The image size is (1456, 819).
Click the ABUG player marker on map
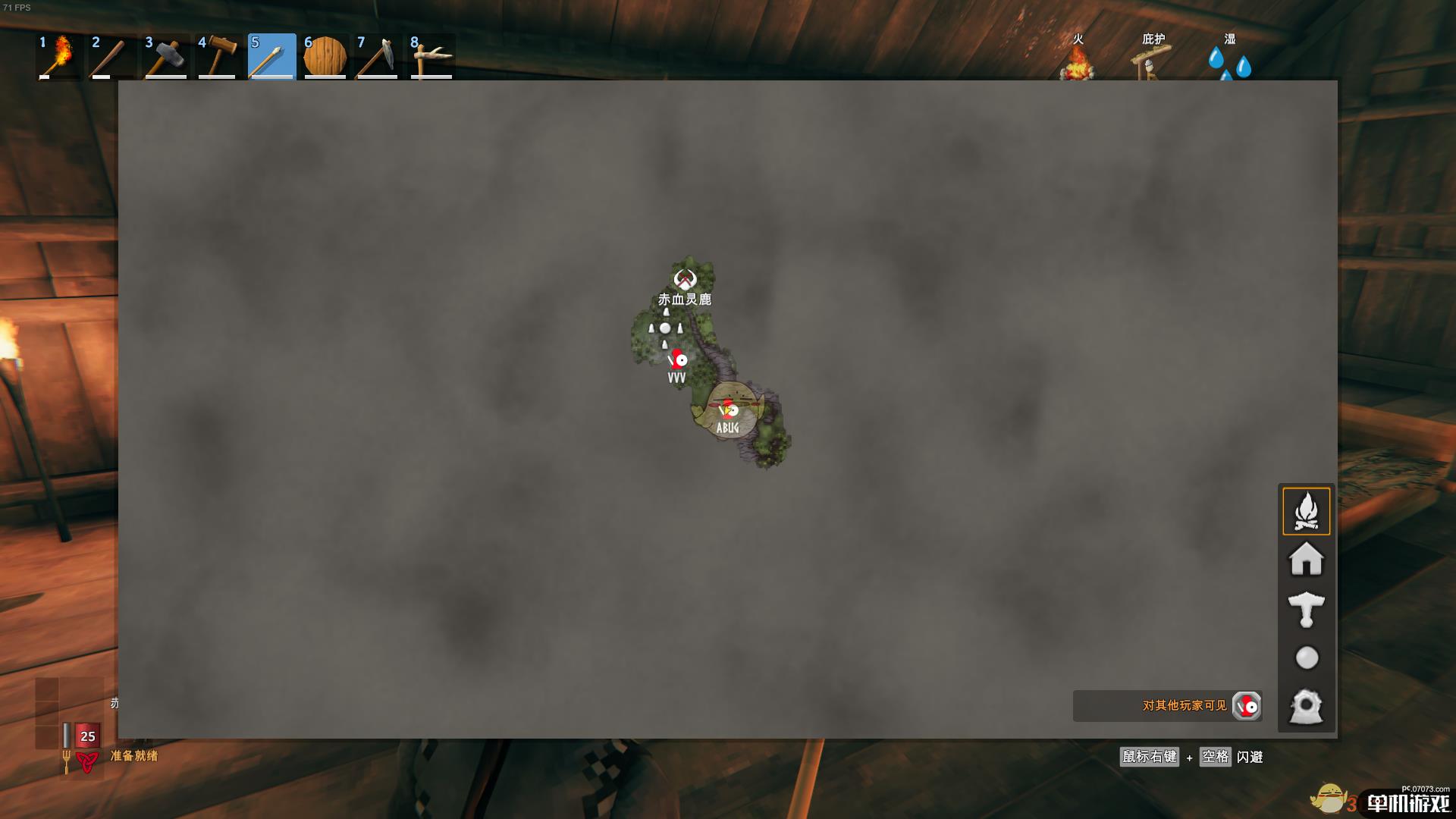coord(730,410)
